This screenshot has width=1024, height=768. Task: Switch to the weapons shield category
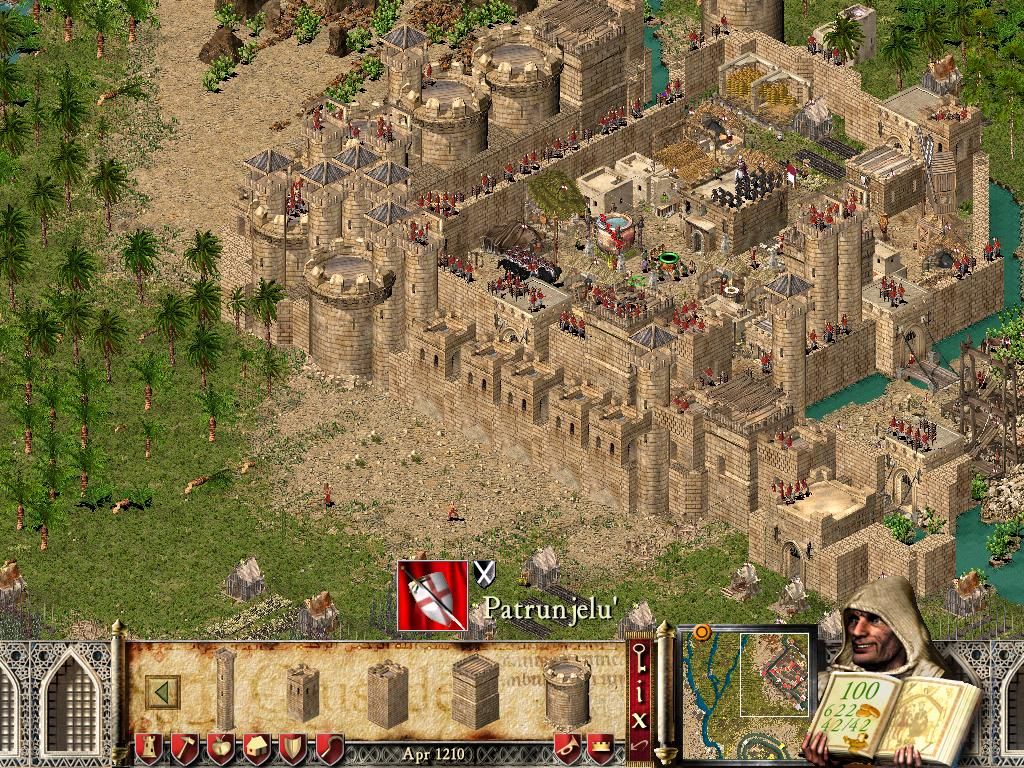tap(293, 747)
